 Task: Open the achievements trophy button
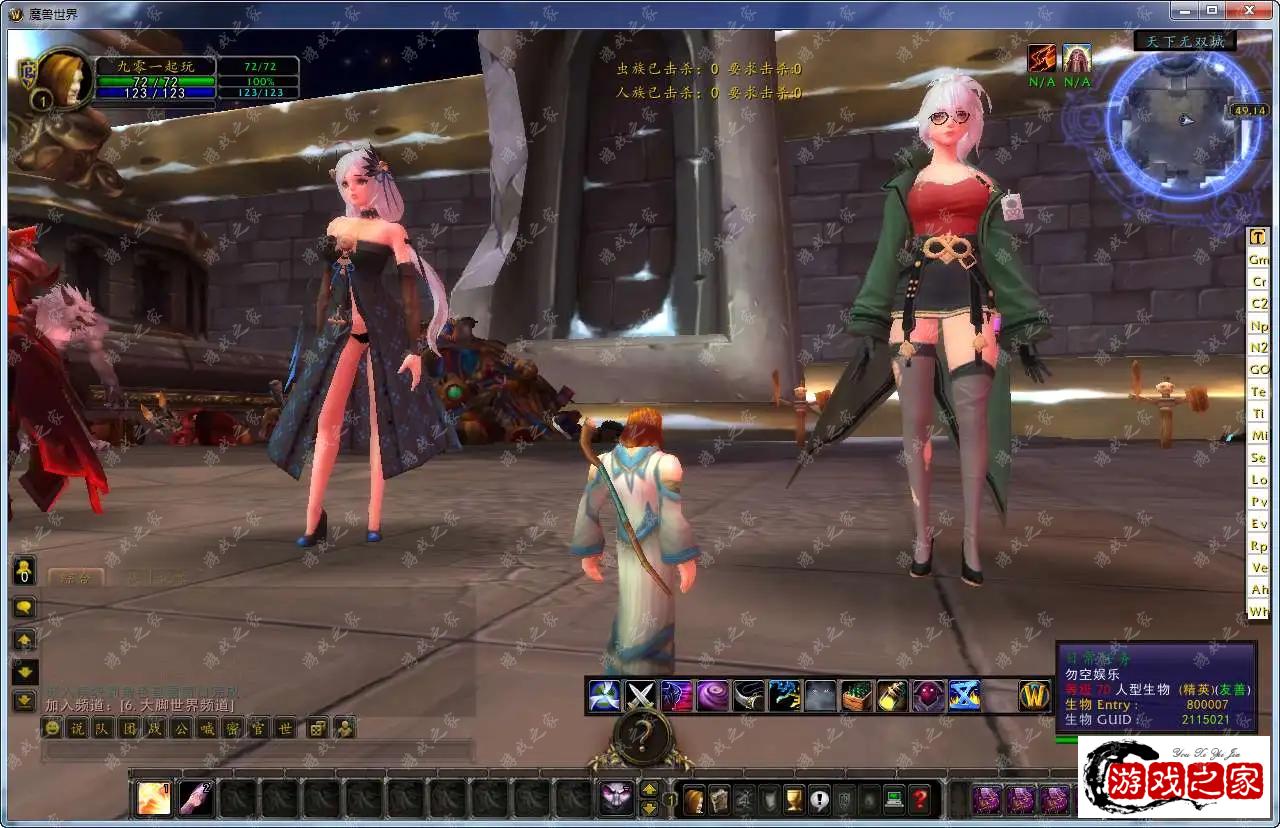794,800
